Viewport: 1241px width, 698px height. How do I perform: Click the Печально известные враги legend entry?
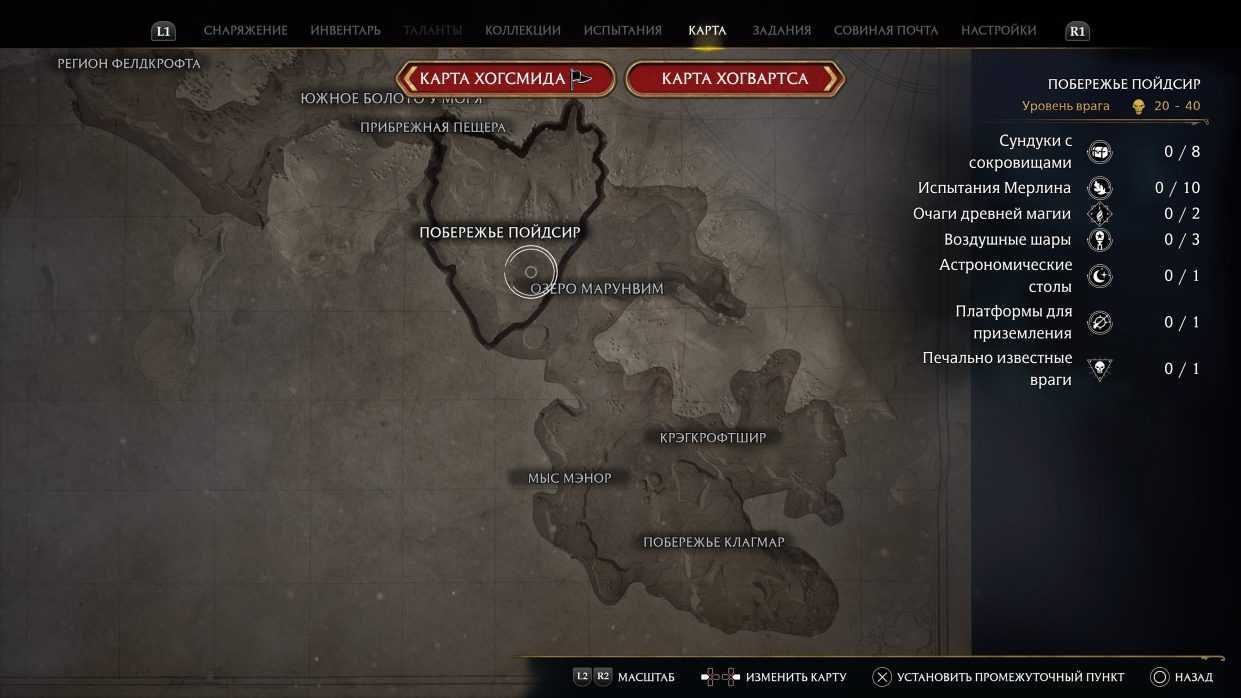click(x=997, y=369)
